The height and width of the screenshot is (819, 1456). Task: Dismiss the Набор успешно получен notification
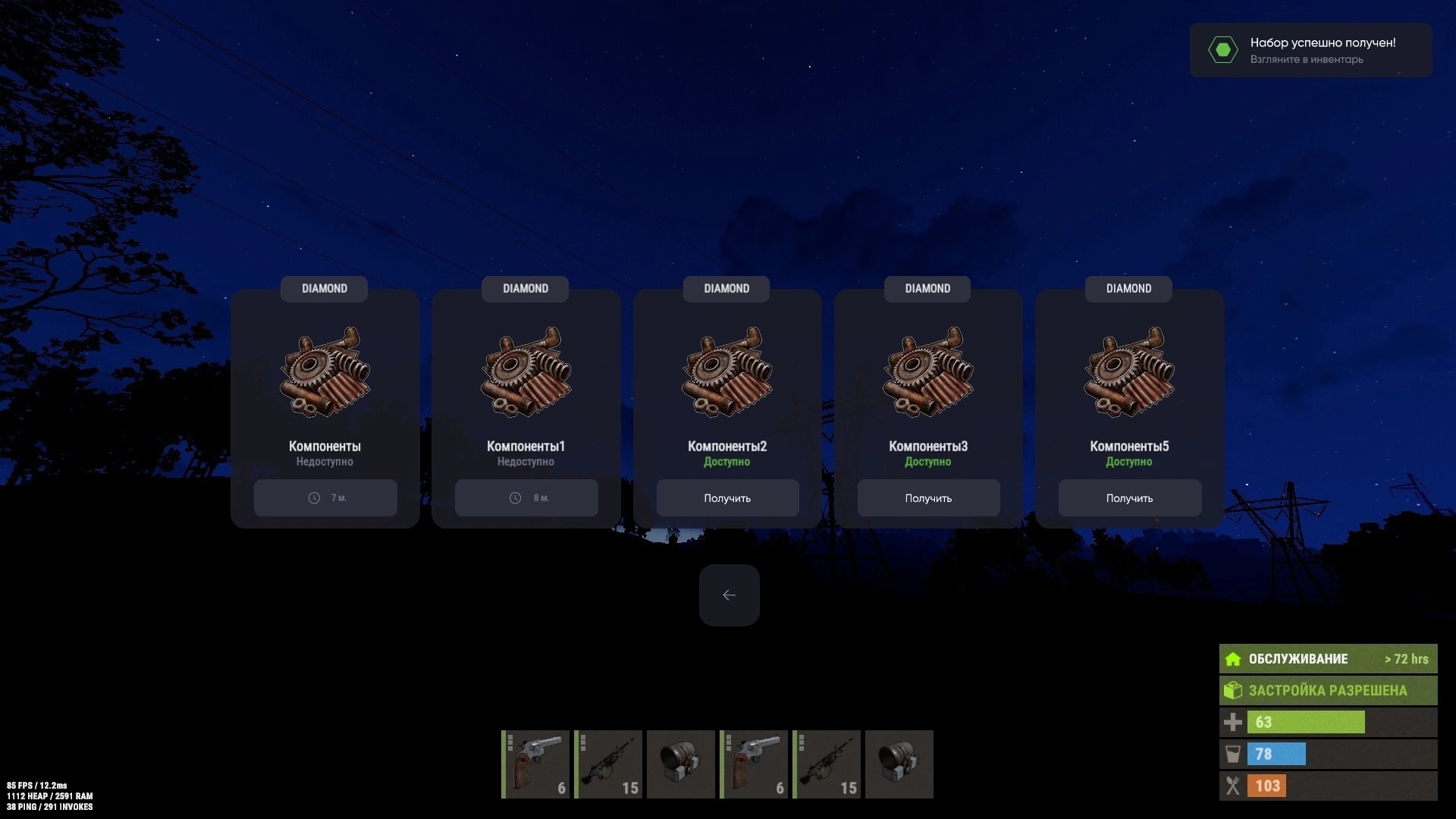click(x=1310, y=50)
